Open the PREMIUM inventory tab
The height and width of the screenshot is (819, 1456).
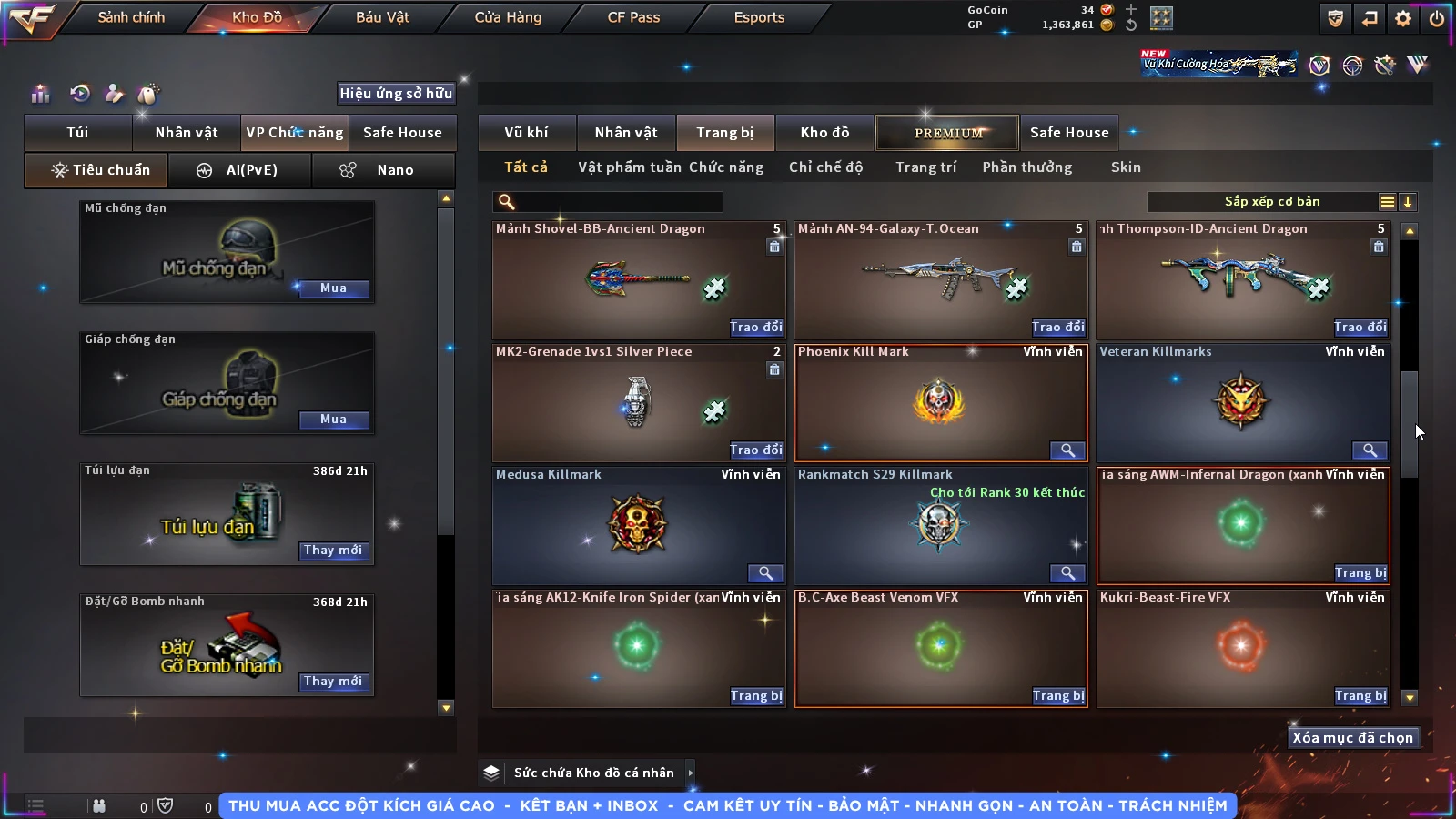[x=947, y=133]
